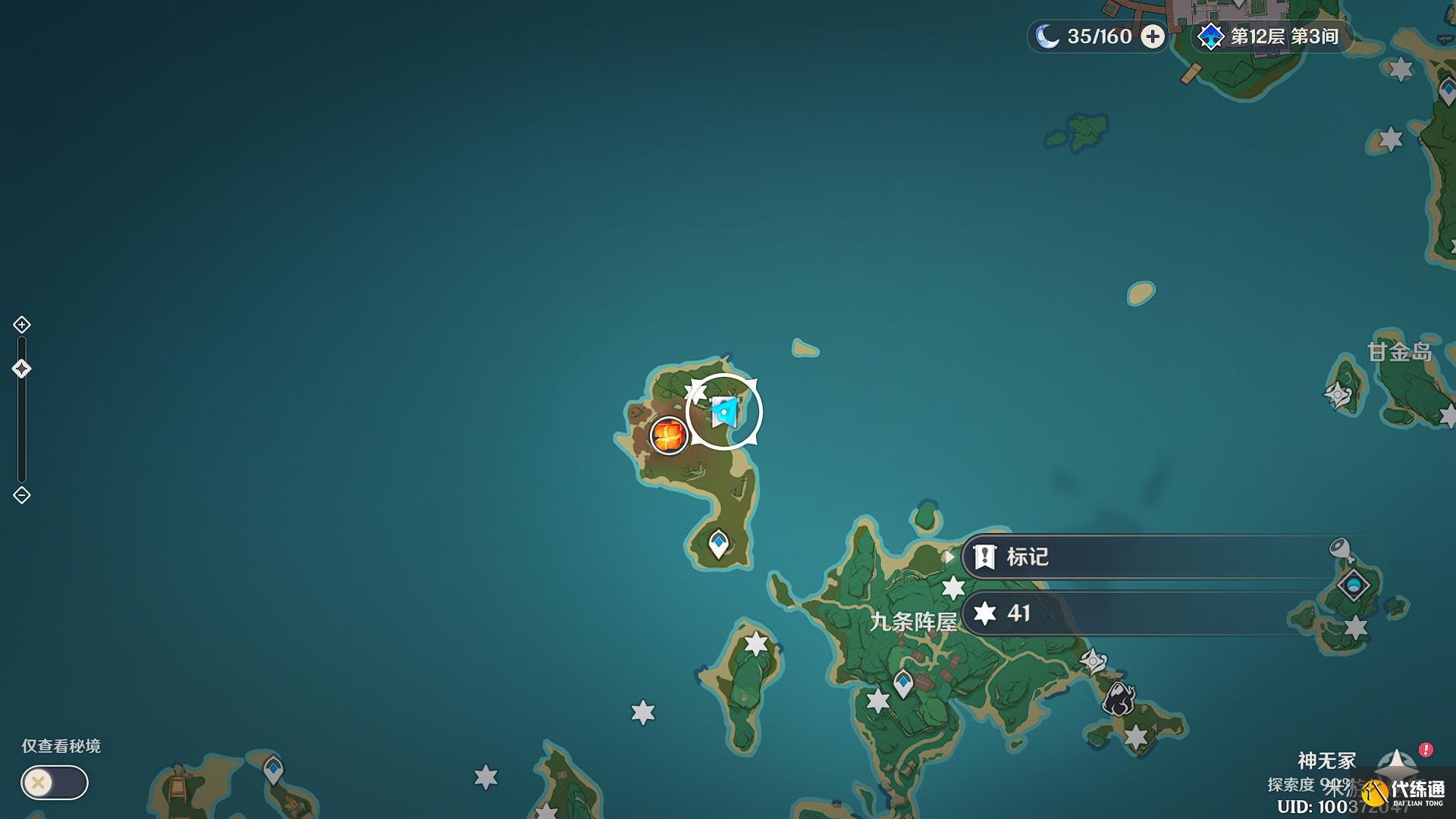This screenshot has width=1456, height=819.
Task: Click the cyan player location arrow
Action: [x=724, y=412]
